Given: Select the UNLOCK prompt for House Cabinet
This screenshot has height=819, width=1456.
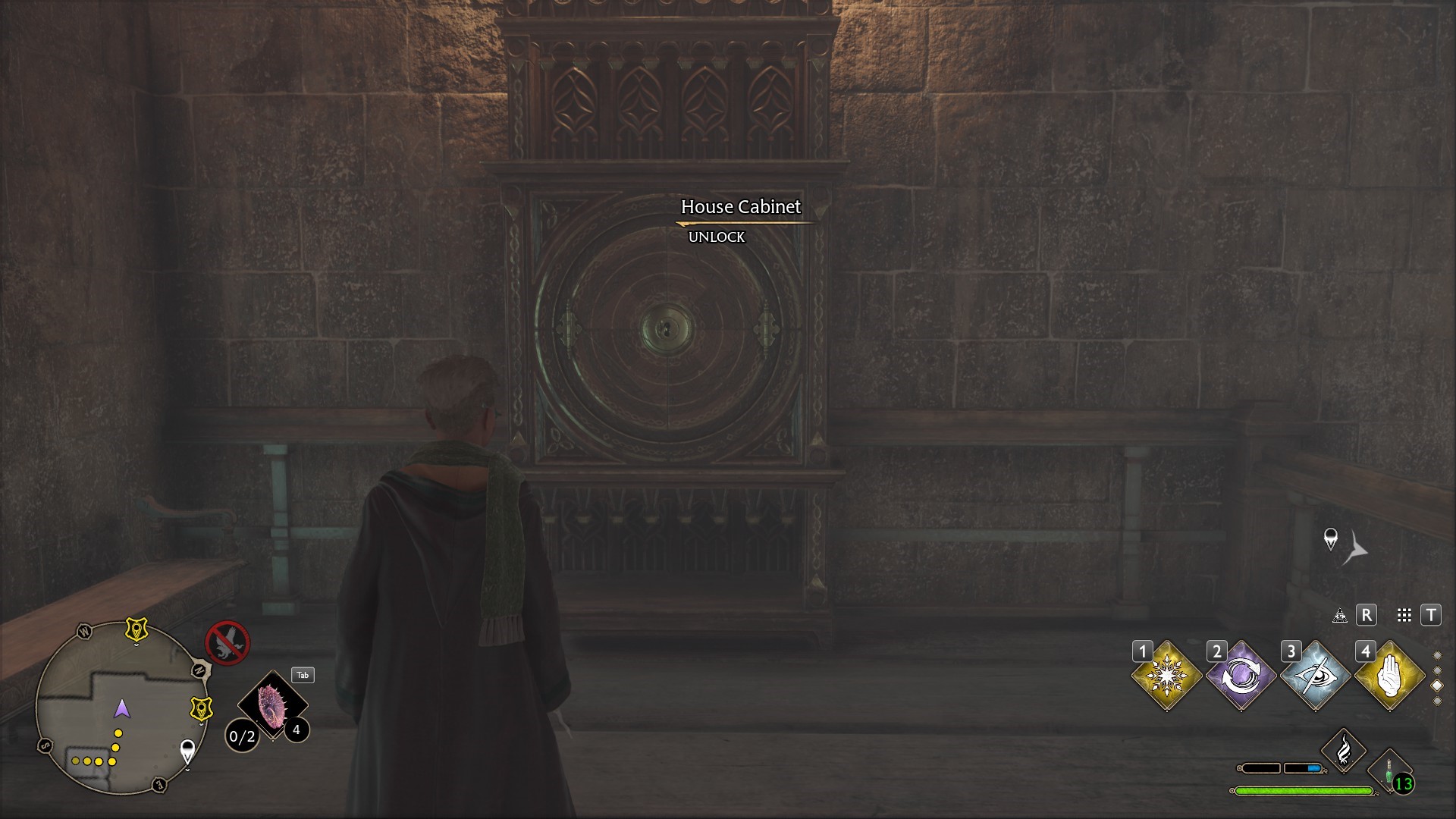Looking at the screenshot, I should click(717, 237).
